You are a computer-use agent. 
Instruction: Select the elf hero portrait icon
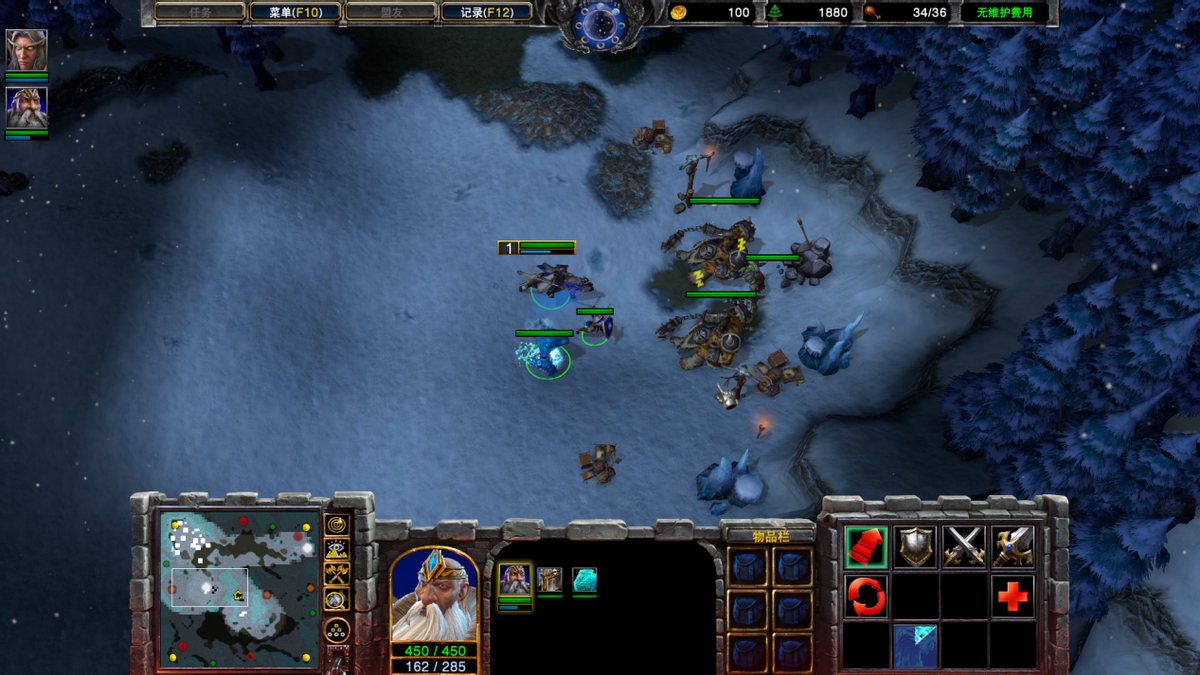click(x=26, y=50)
